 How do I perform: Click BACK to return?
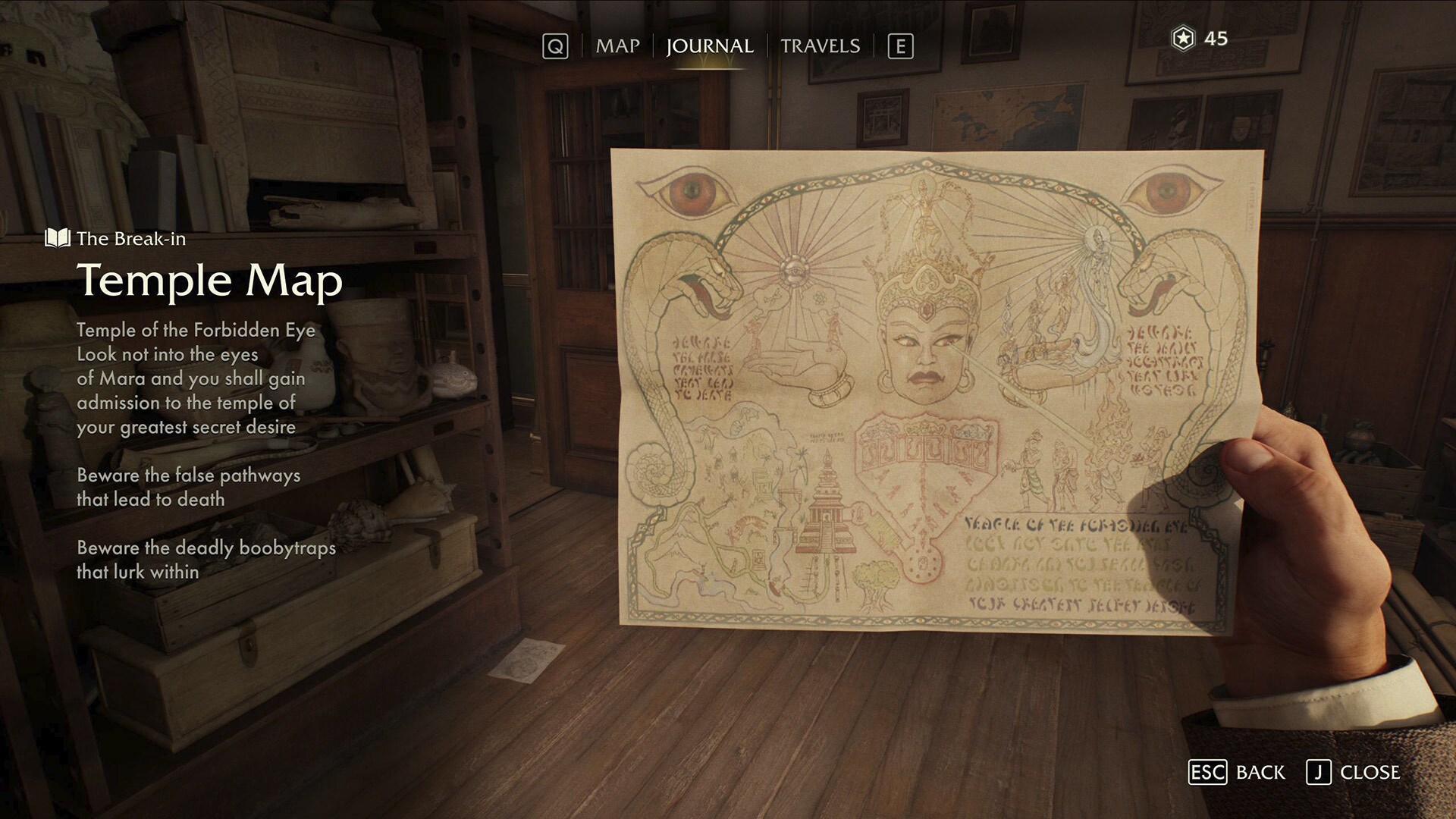pyautogui.click(x=1260, y=773)
